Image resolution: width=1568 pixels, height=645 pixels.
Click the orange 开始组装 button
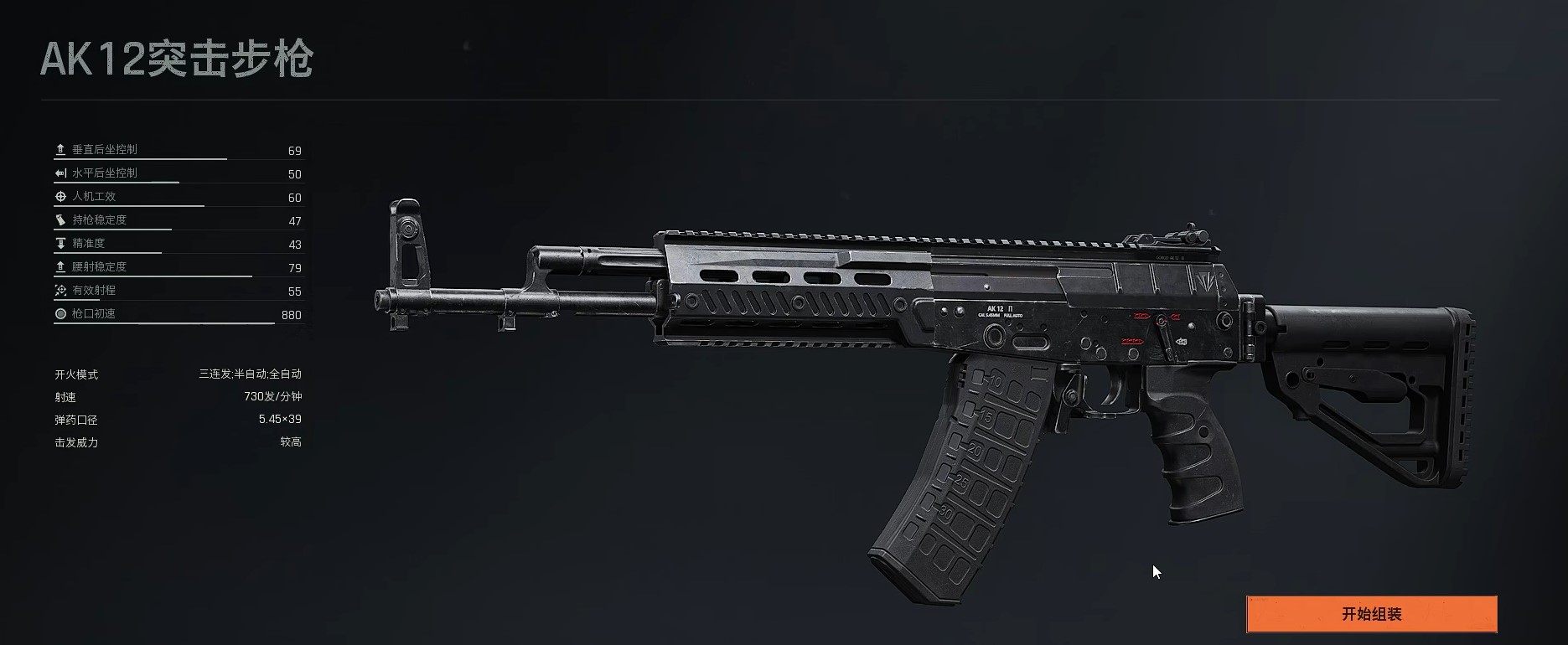(x=1371, y=614)
